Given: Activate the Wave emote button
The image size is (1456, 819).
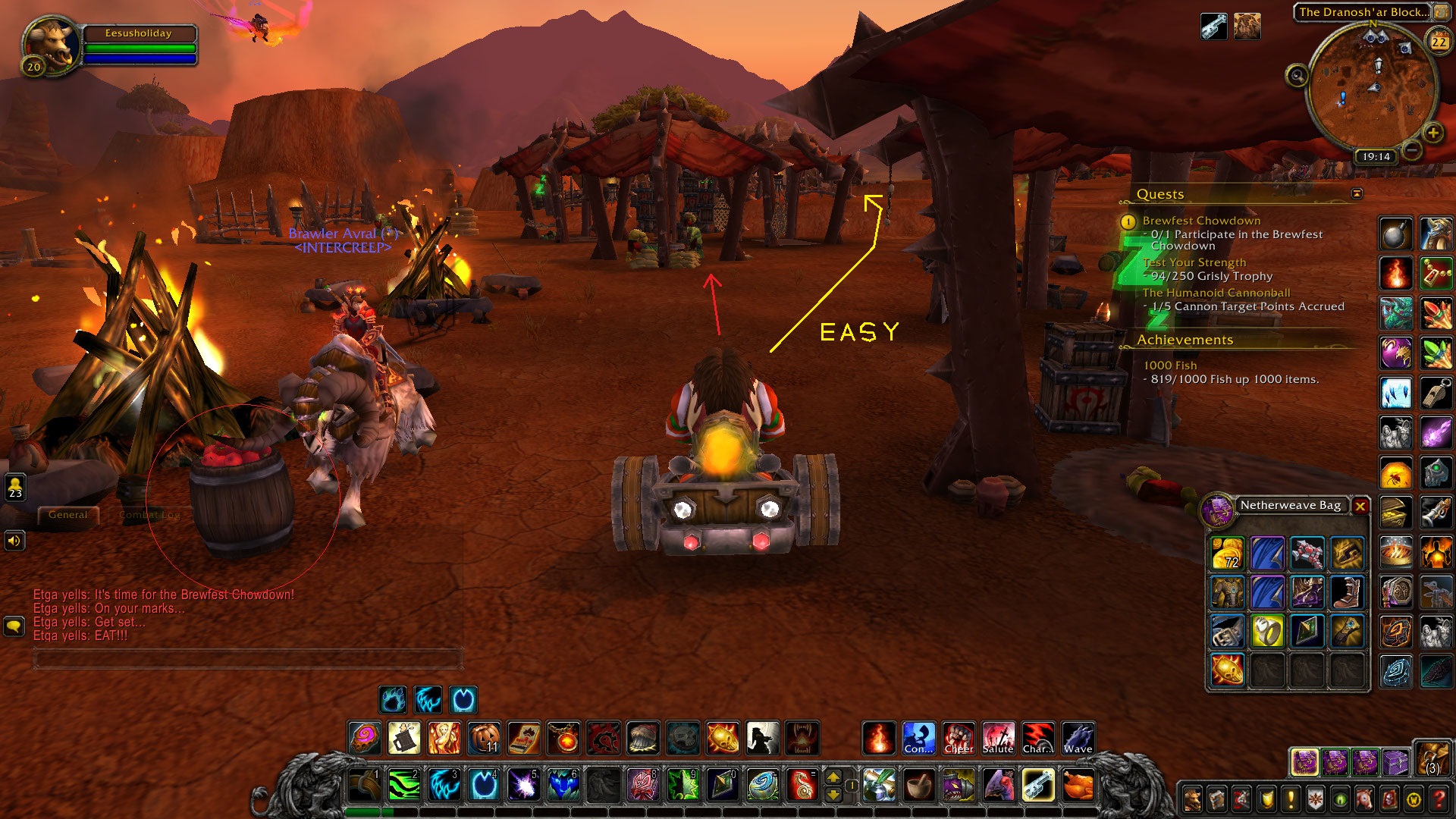Looking at the screenshot, I should pyautogui.click(x=1078, y=738).
